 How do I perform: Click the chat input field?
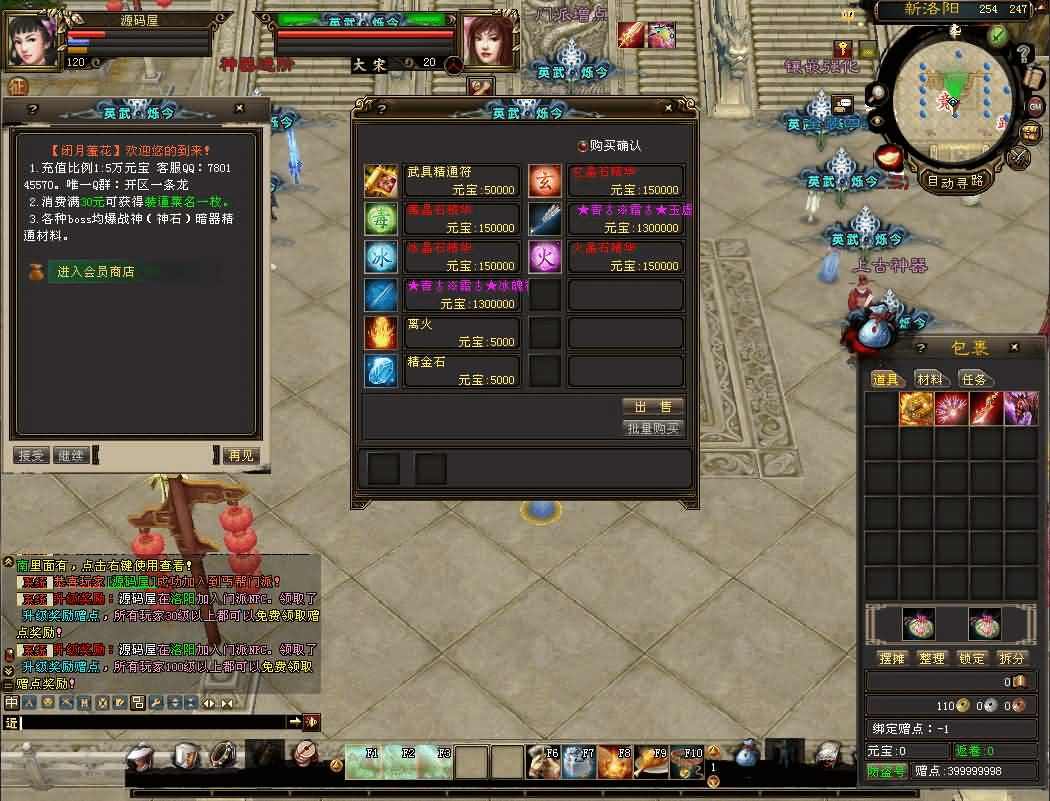[x=150, y=721]
